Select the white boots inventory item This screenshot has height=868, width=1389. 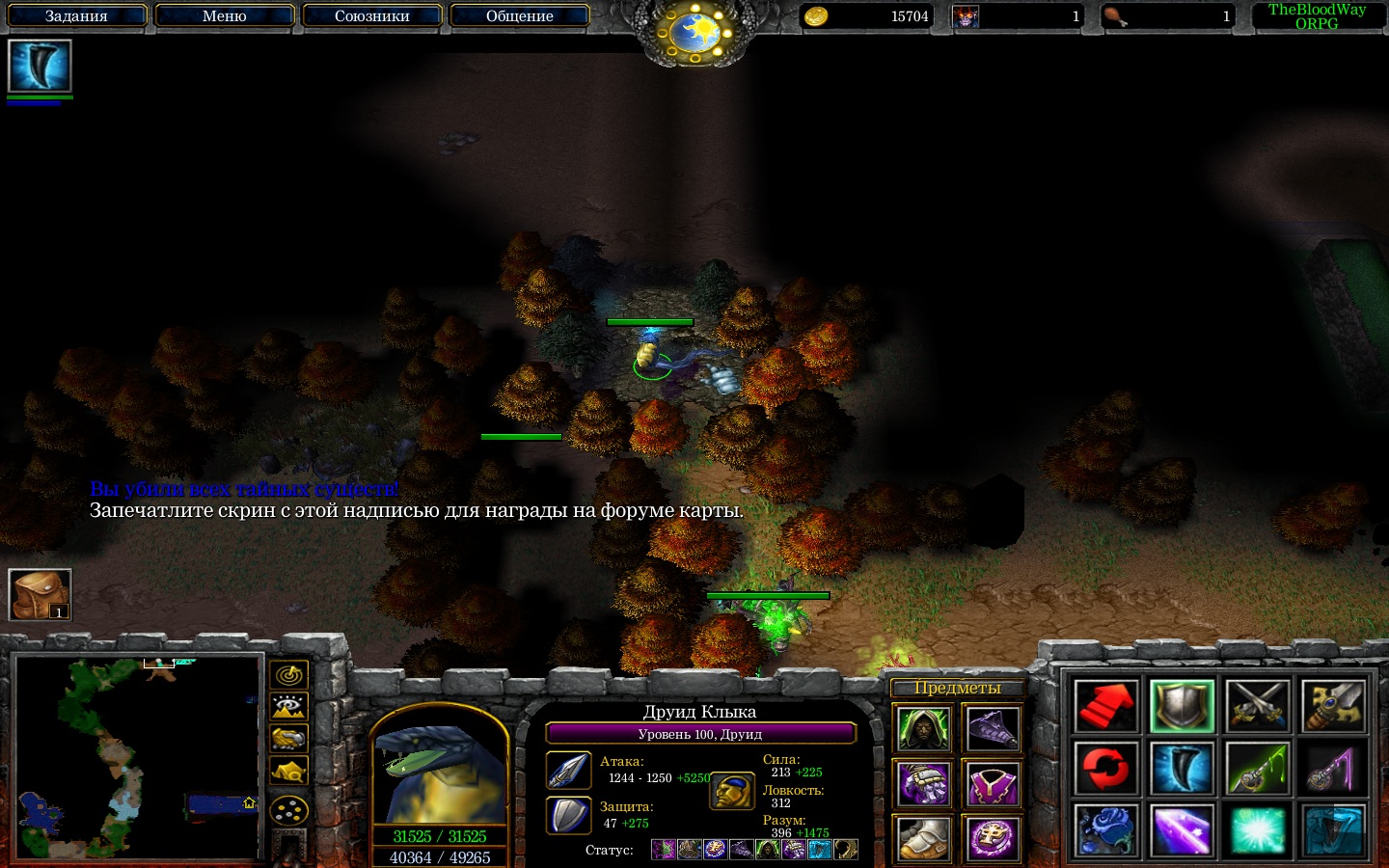coord(923,838)
